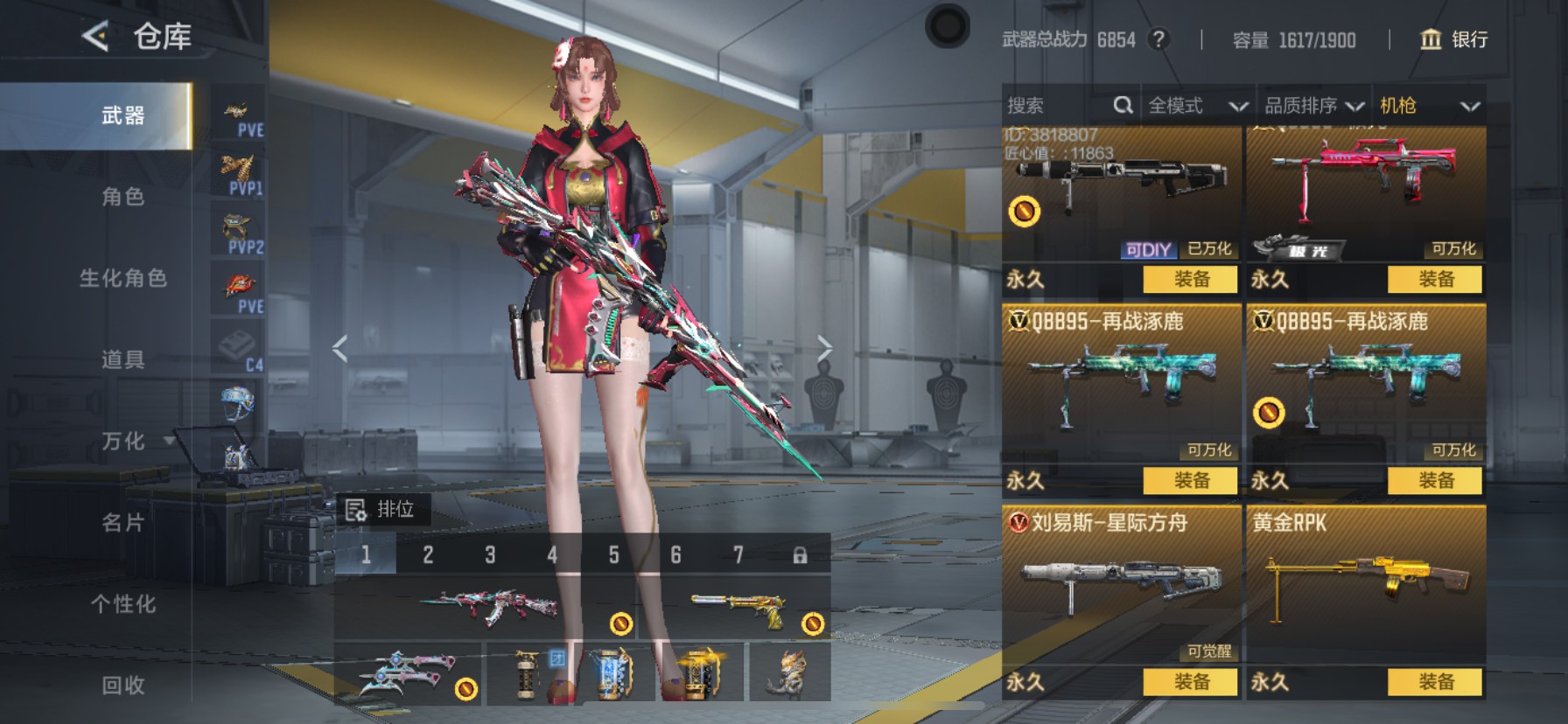Select the C4 loadout category
1568x724 pixels.
pyautogui.click(x=238, y=349)
